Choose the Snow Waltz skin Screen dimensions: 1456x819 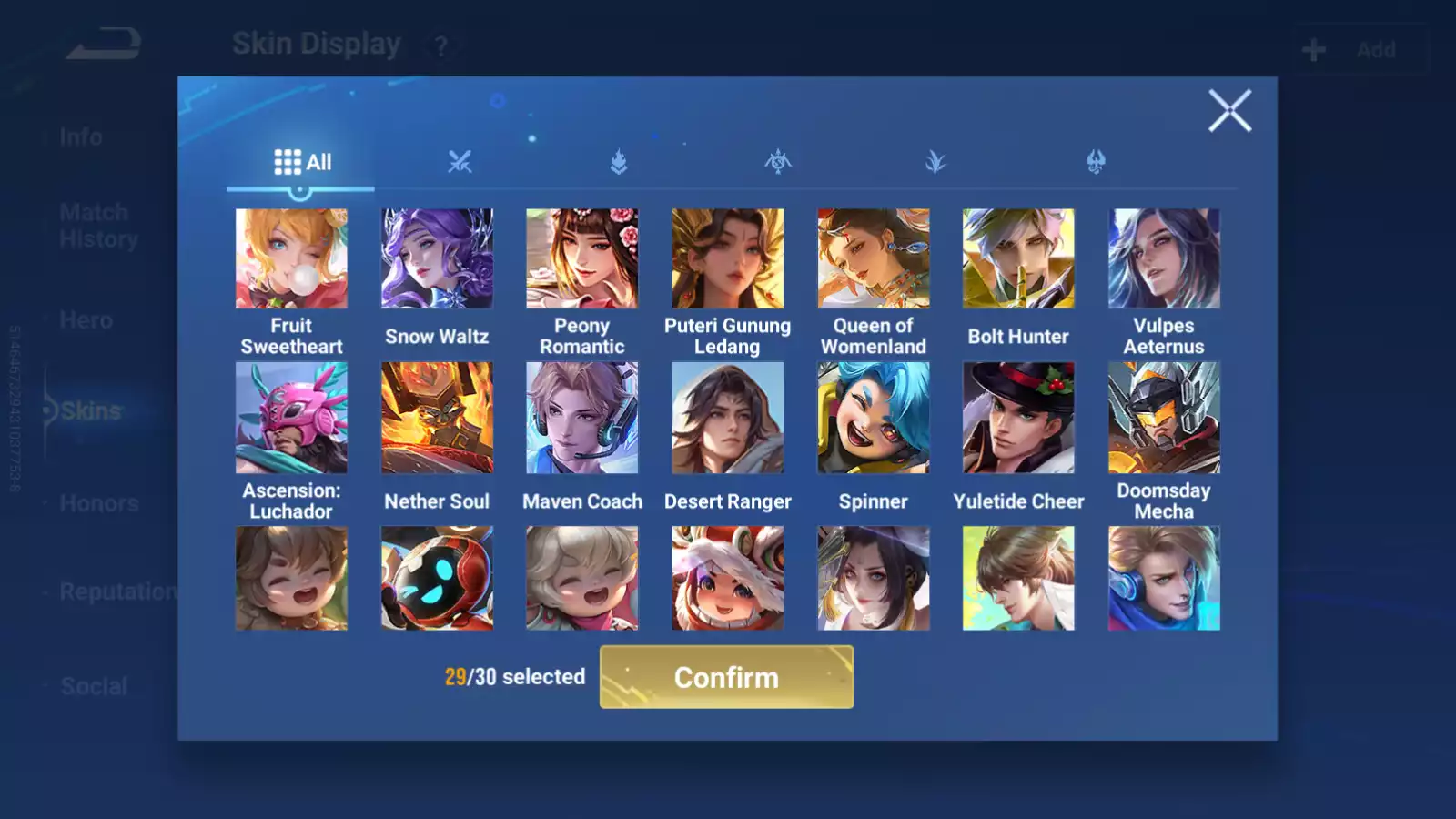tap(437, 258)
